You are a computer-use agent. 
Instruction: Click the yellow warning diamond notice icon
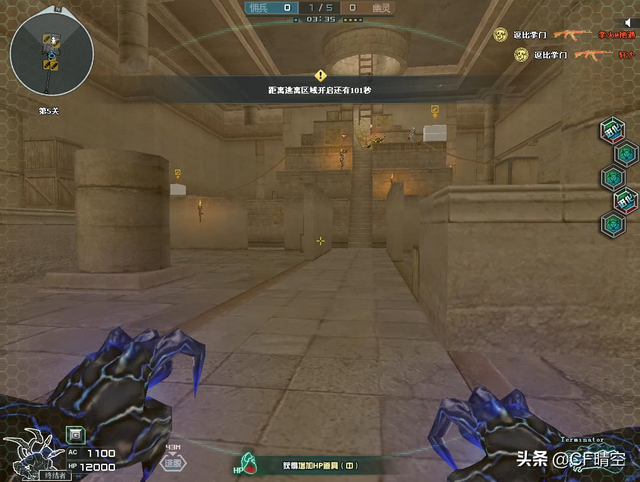[320, 75]
